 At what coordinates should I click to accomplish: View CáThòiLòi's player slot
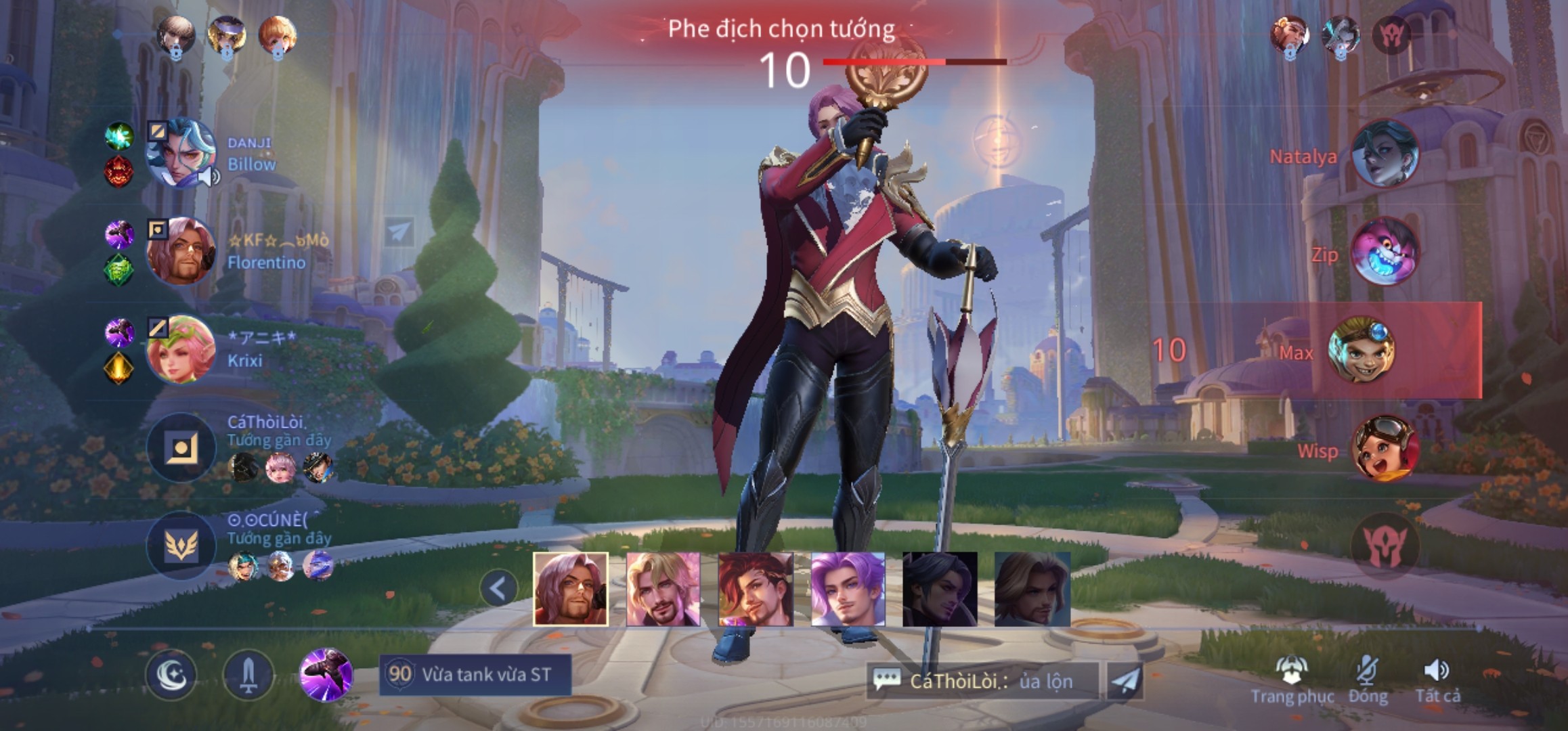[x=181, y=447]
